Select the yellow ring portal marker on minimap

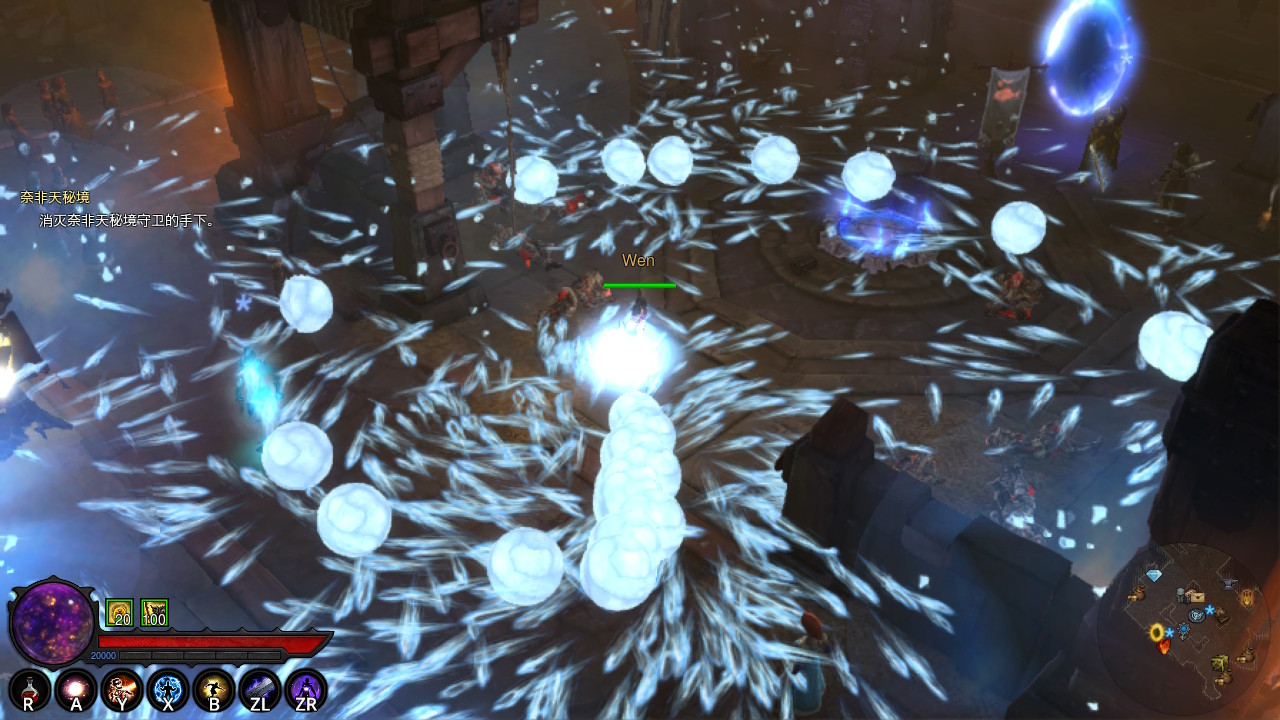(x=1157, y=632)
